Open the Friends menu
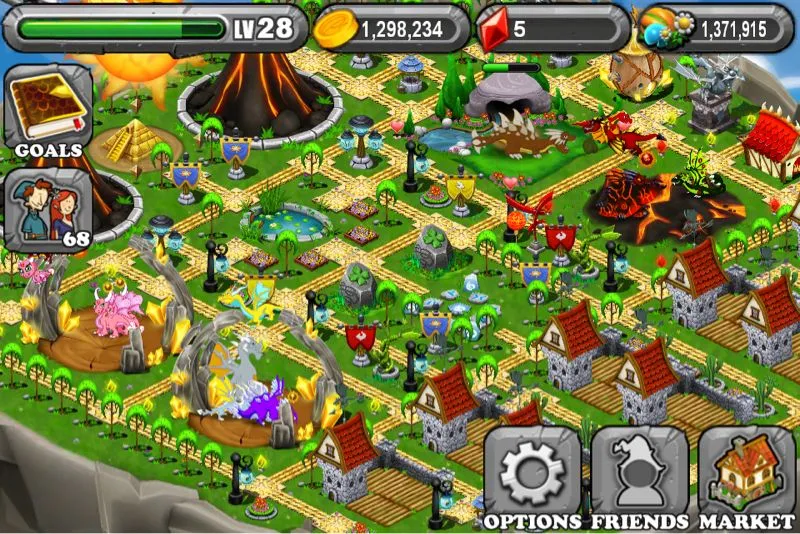This screenshot has height=534, width=800. pyautogui.click(x=639, y=474)
